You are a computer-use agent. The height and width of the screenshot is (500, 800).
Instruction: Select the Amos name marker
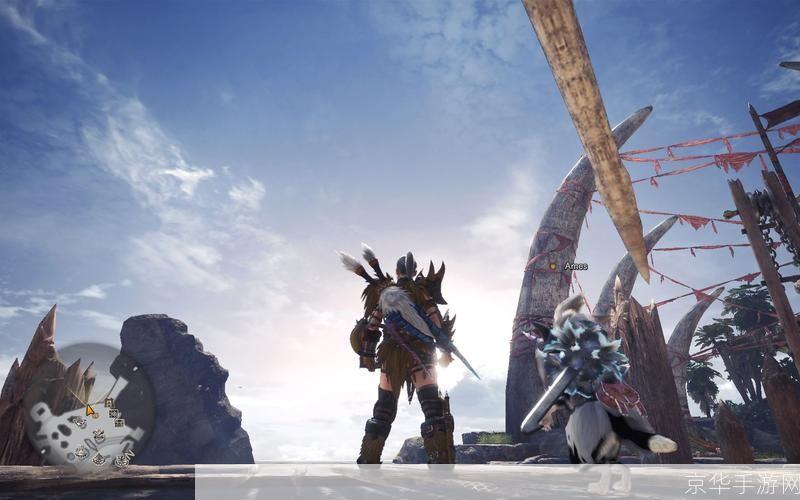[x=569, y=266]
